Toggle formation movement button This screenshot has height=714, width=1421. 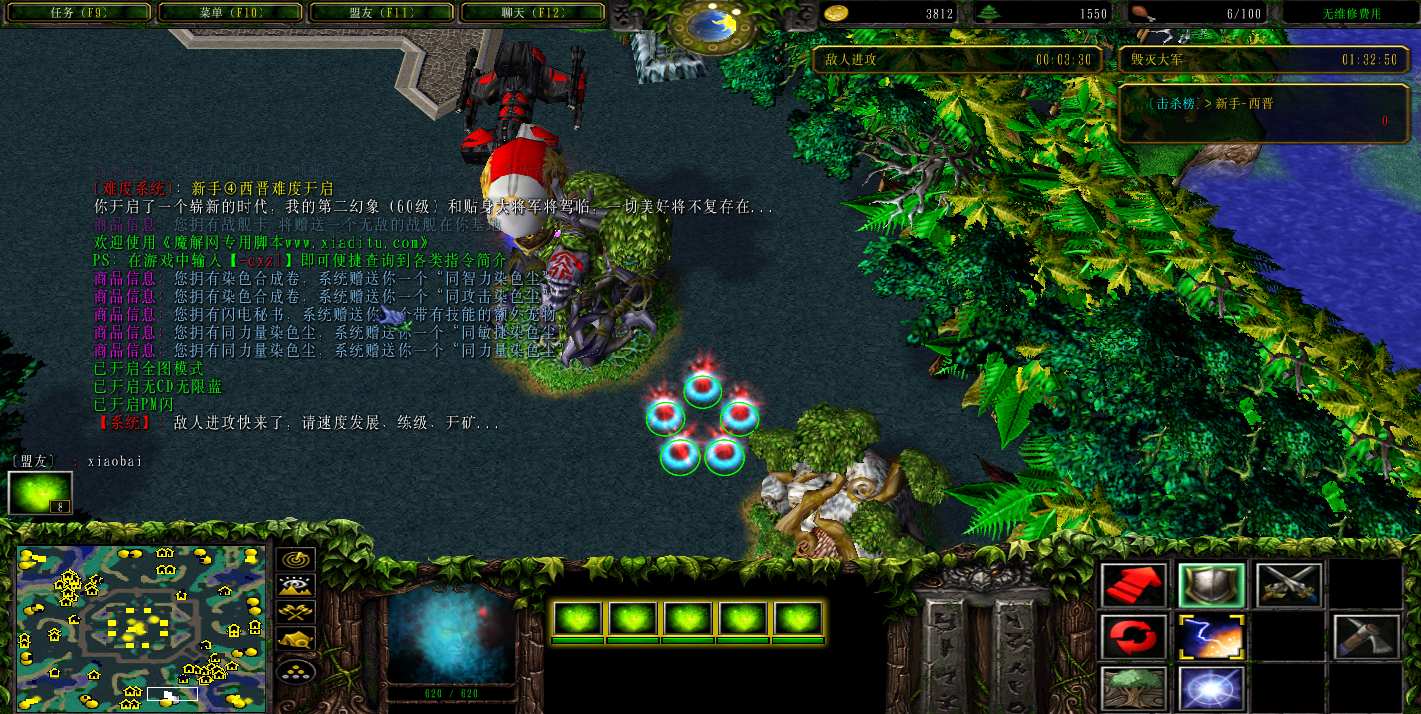(x=296, y=669)
